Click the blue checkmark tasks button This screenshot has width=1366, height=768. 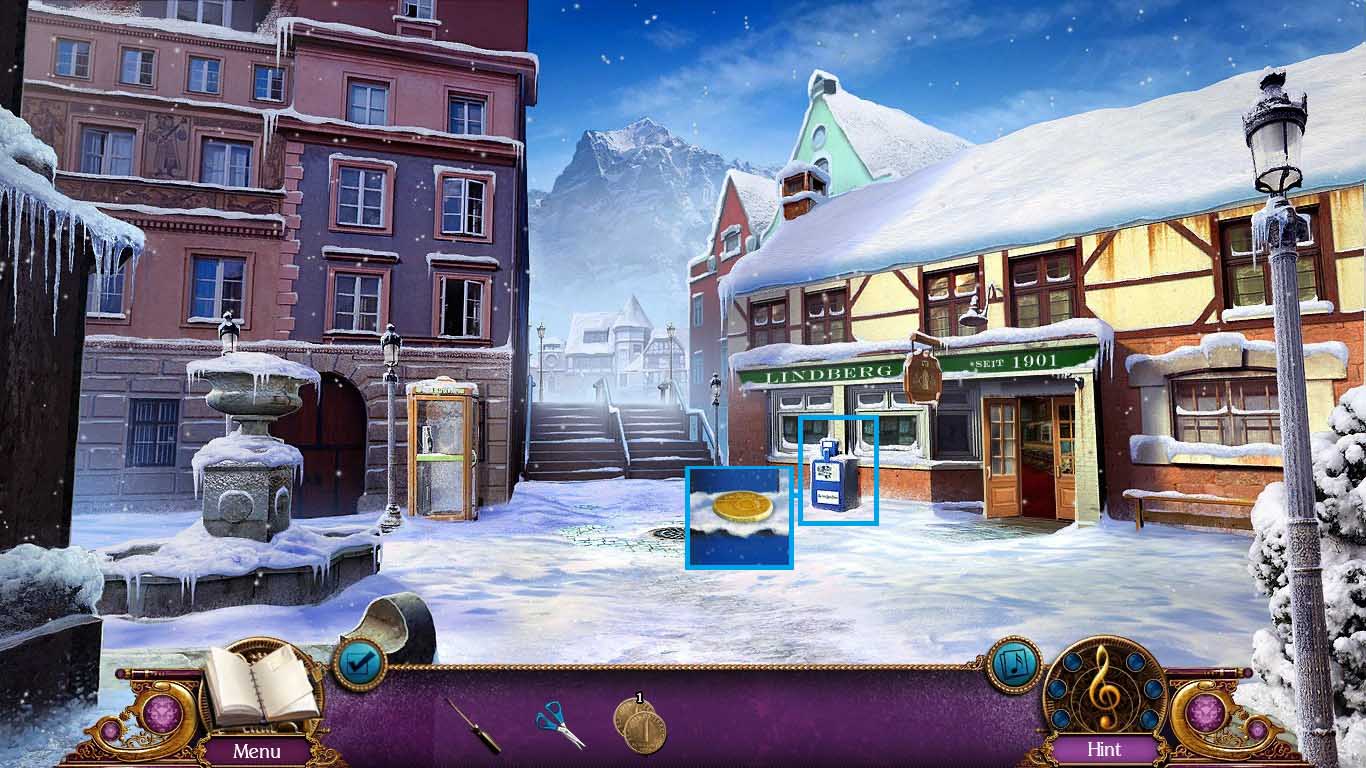coord(358,663)
